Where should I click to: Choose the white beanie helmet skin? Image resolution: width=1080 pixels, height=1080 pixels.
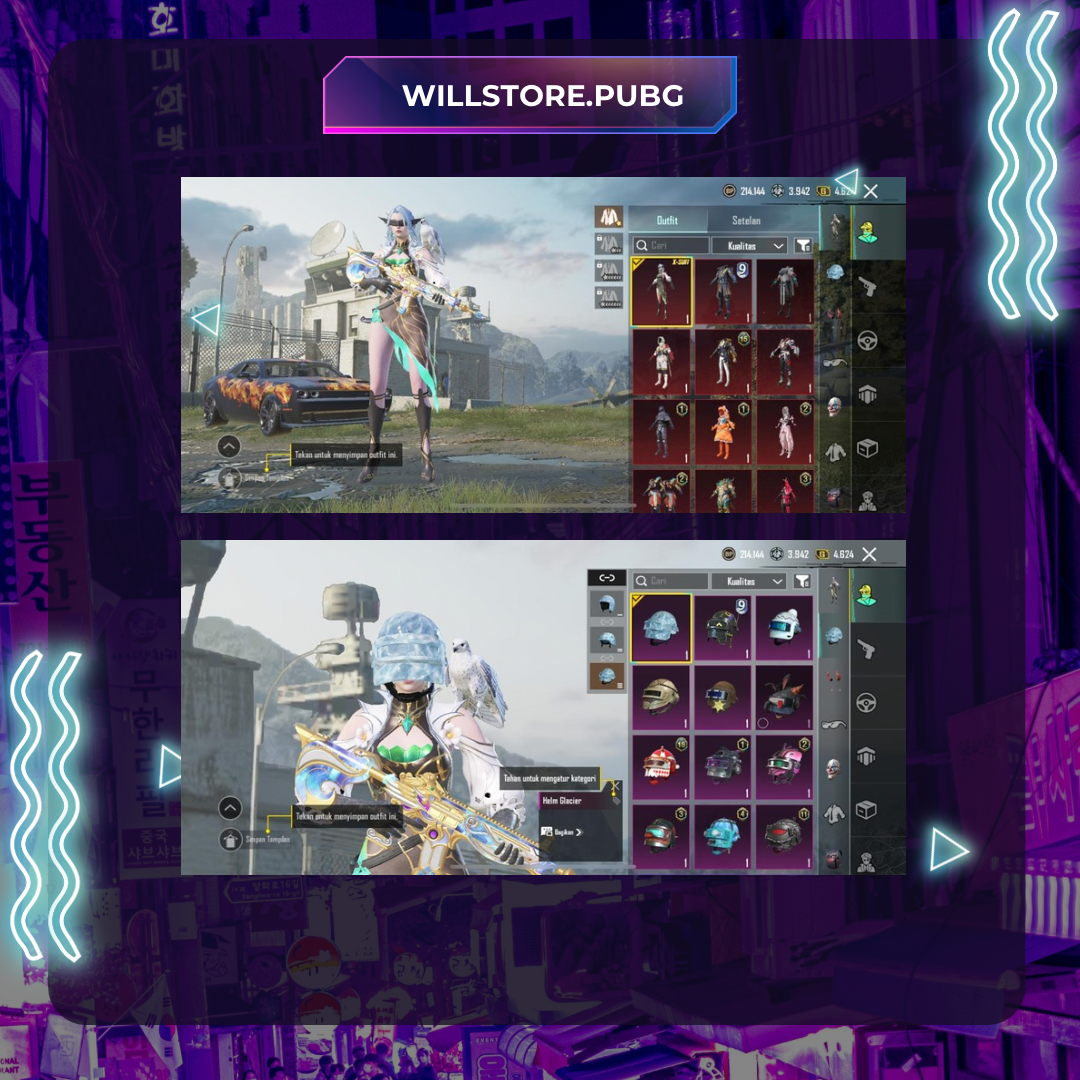point(783,628)
